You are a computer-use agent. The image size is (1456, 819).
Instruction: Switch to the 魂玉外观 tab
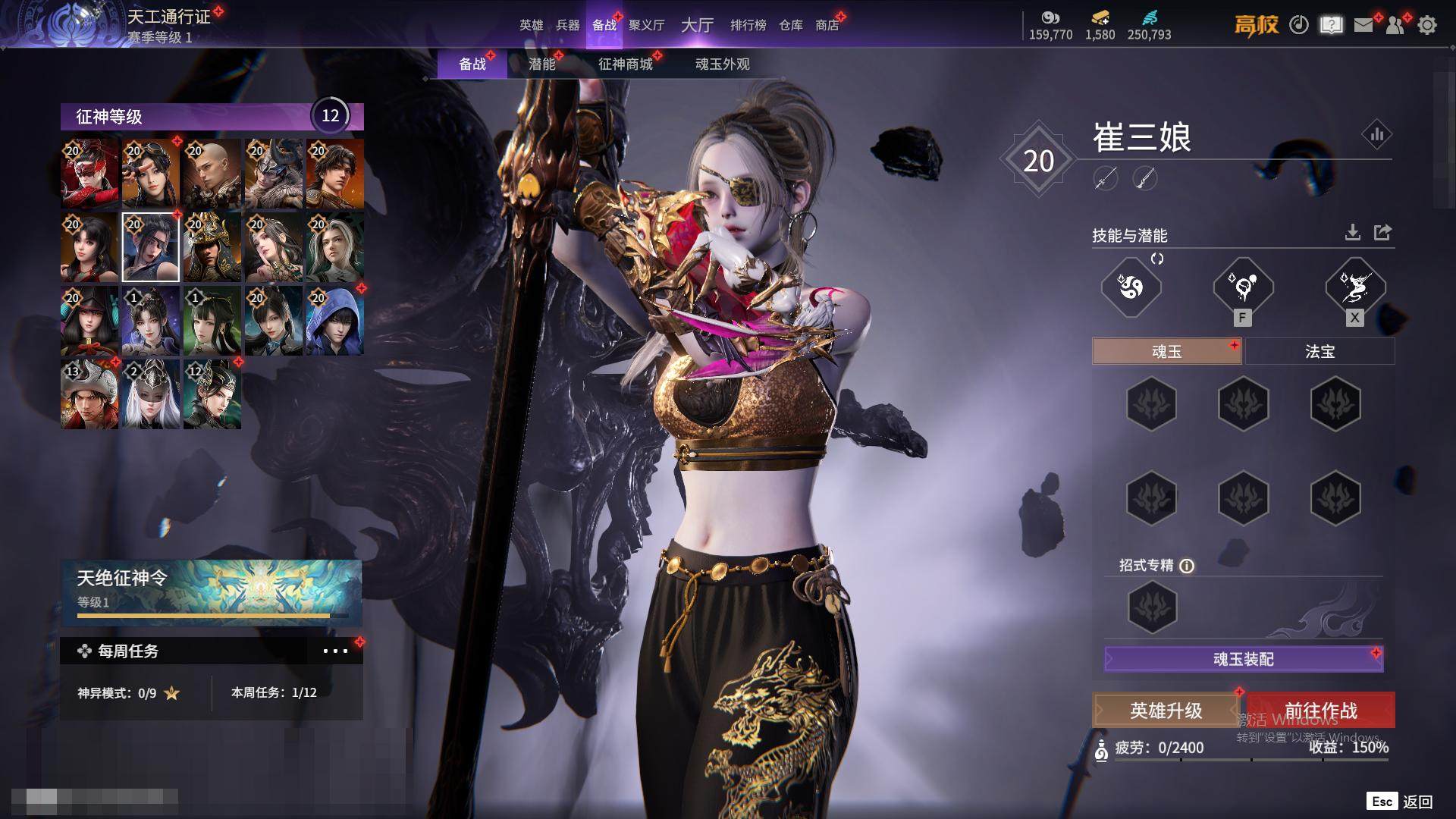pyautogui.click(x=722, y=64)
